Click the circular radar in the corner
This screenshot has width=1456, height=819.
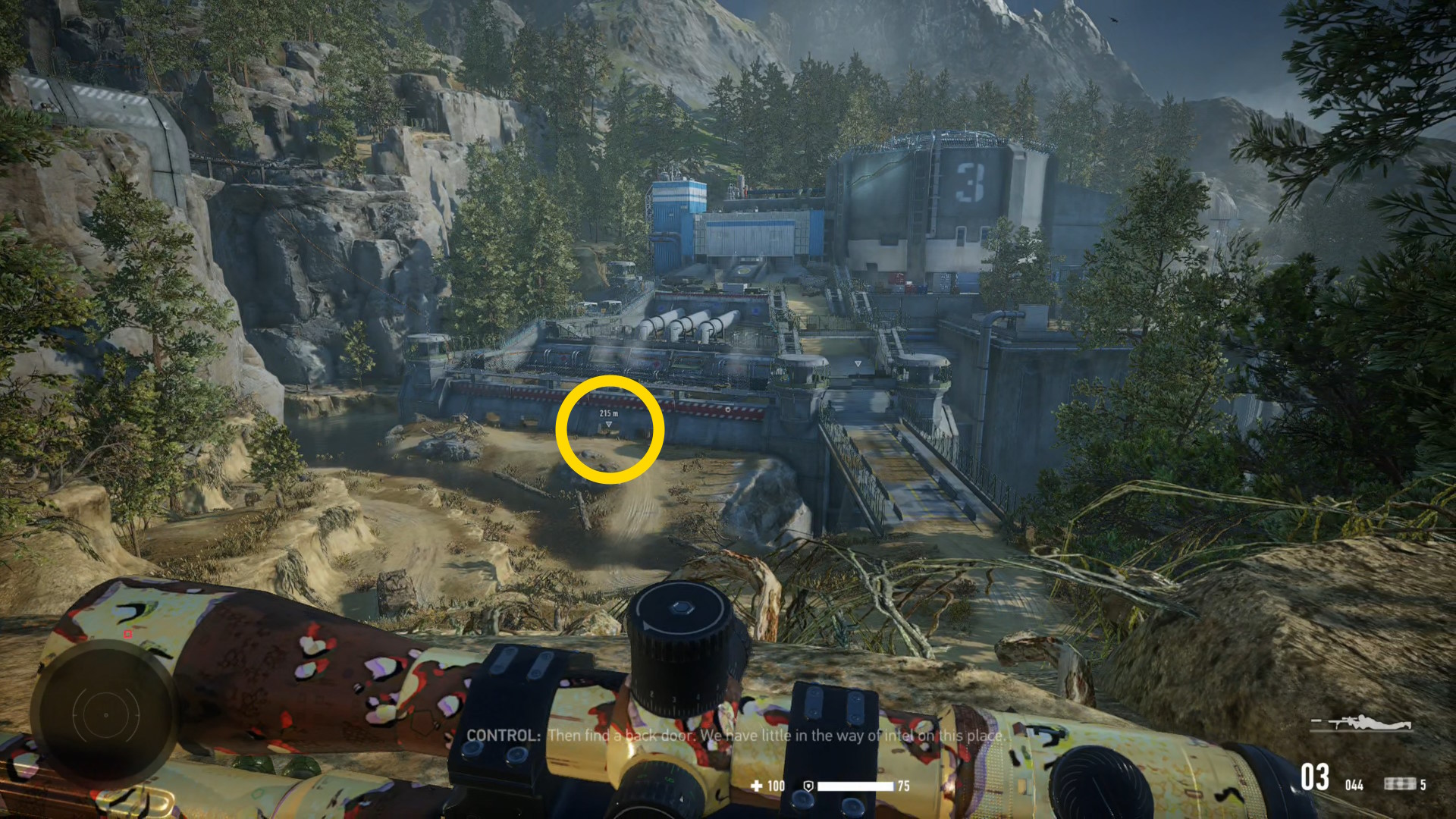point(106,714)
